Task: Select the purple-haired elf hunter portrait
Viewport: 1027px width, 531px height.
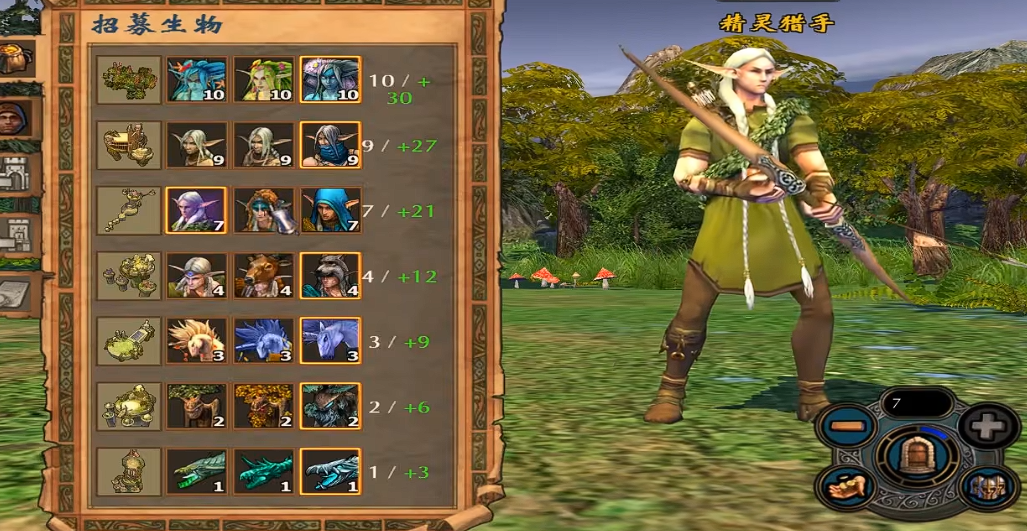Action: point(195,210)
